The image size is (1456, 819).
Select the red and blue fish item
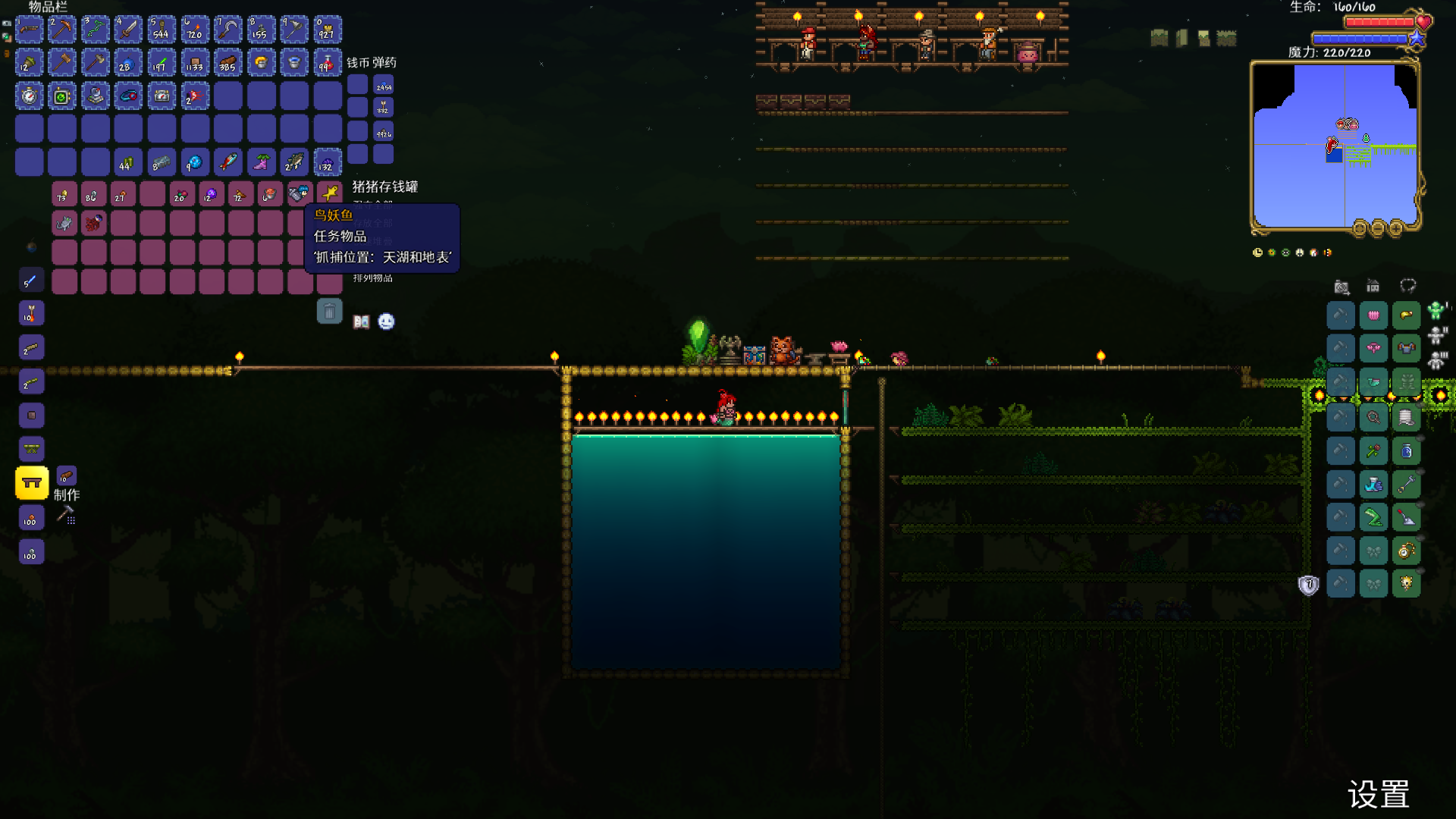pos(227,162)
